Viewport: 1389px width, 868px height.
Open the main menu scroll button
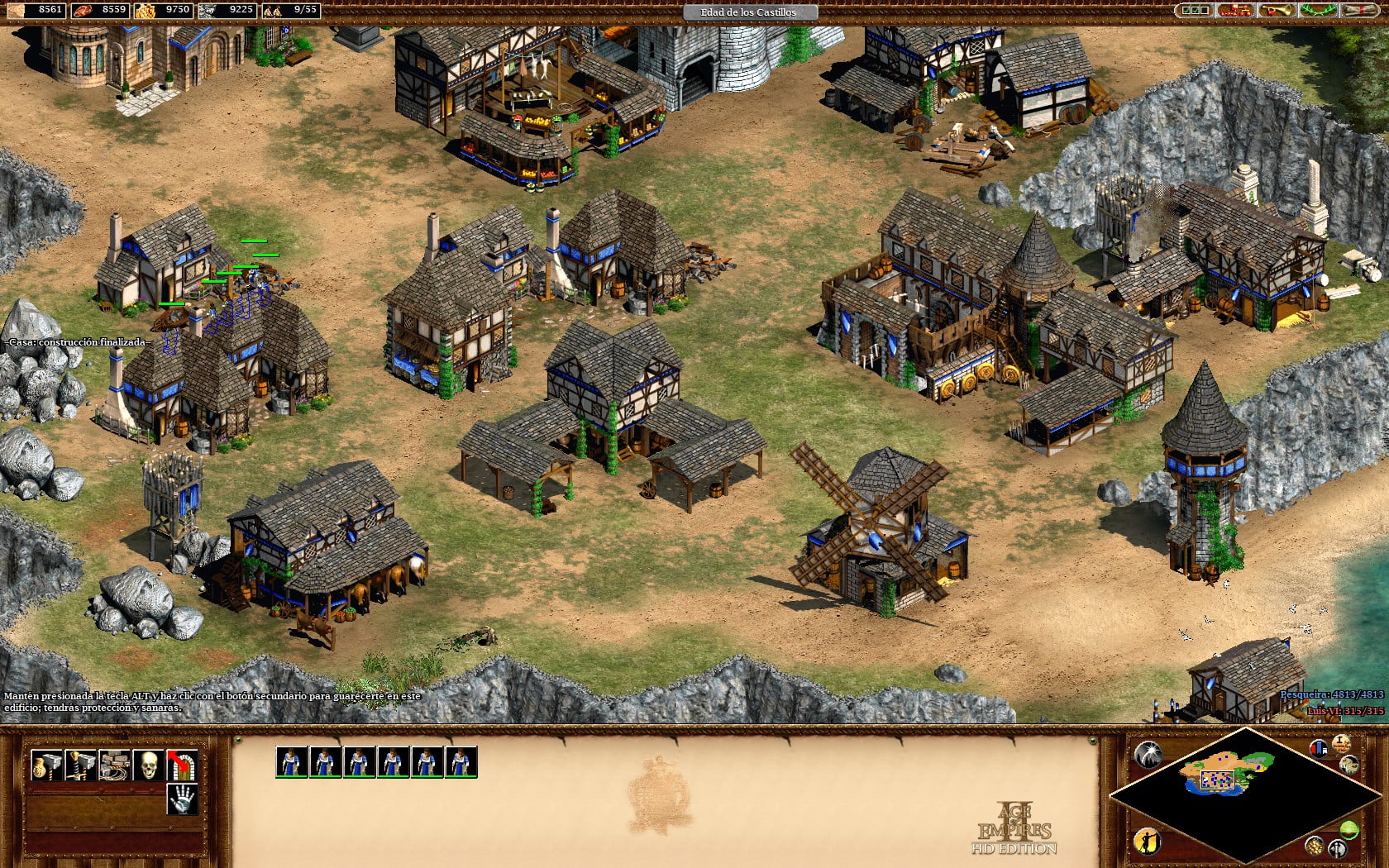pos(1360,10)
